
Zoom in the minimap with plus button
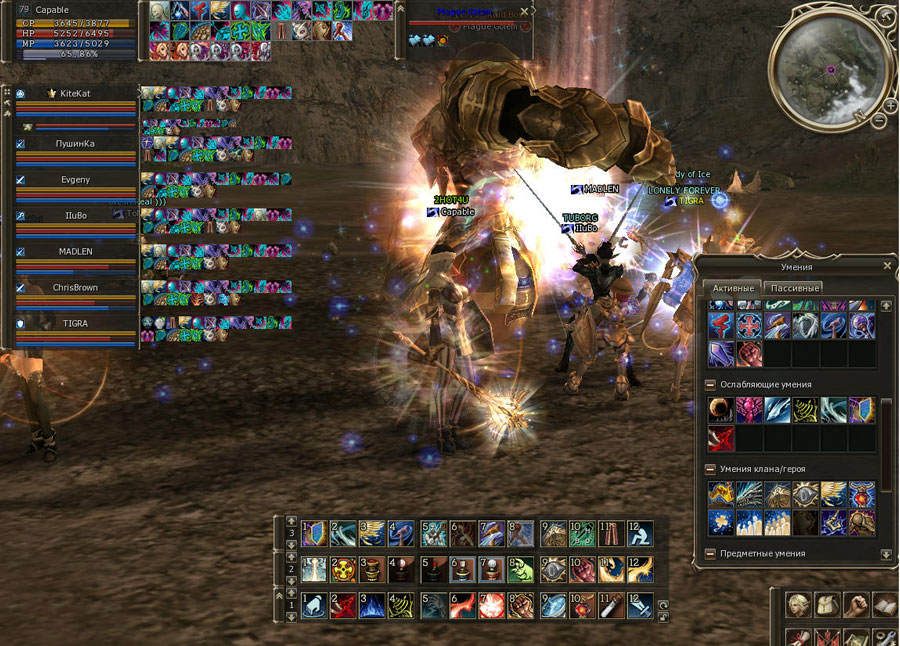click(x=889, y=104)
